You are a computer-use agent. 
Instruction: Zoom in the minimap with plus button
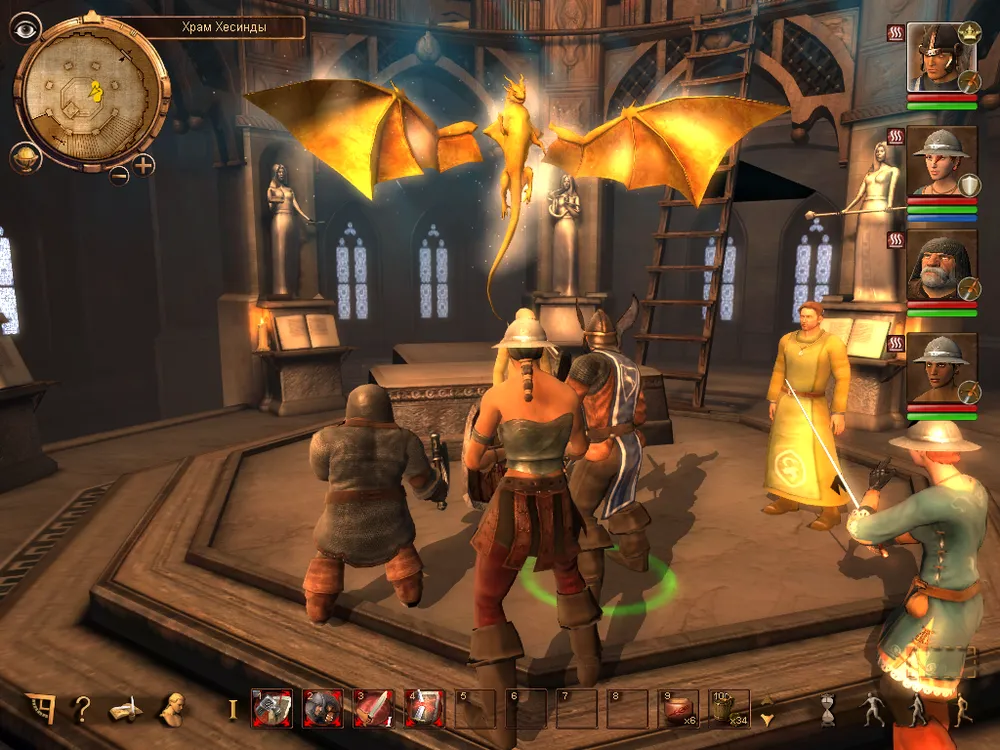pyautogui.click(x=144, y=165)
